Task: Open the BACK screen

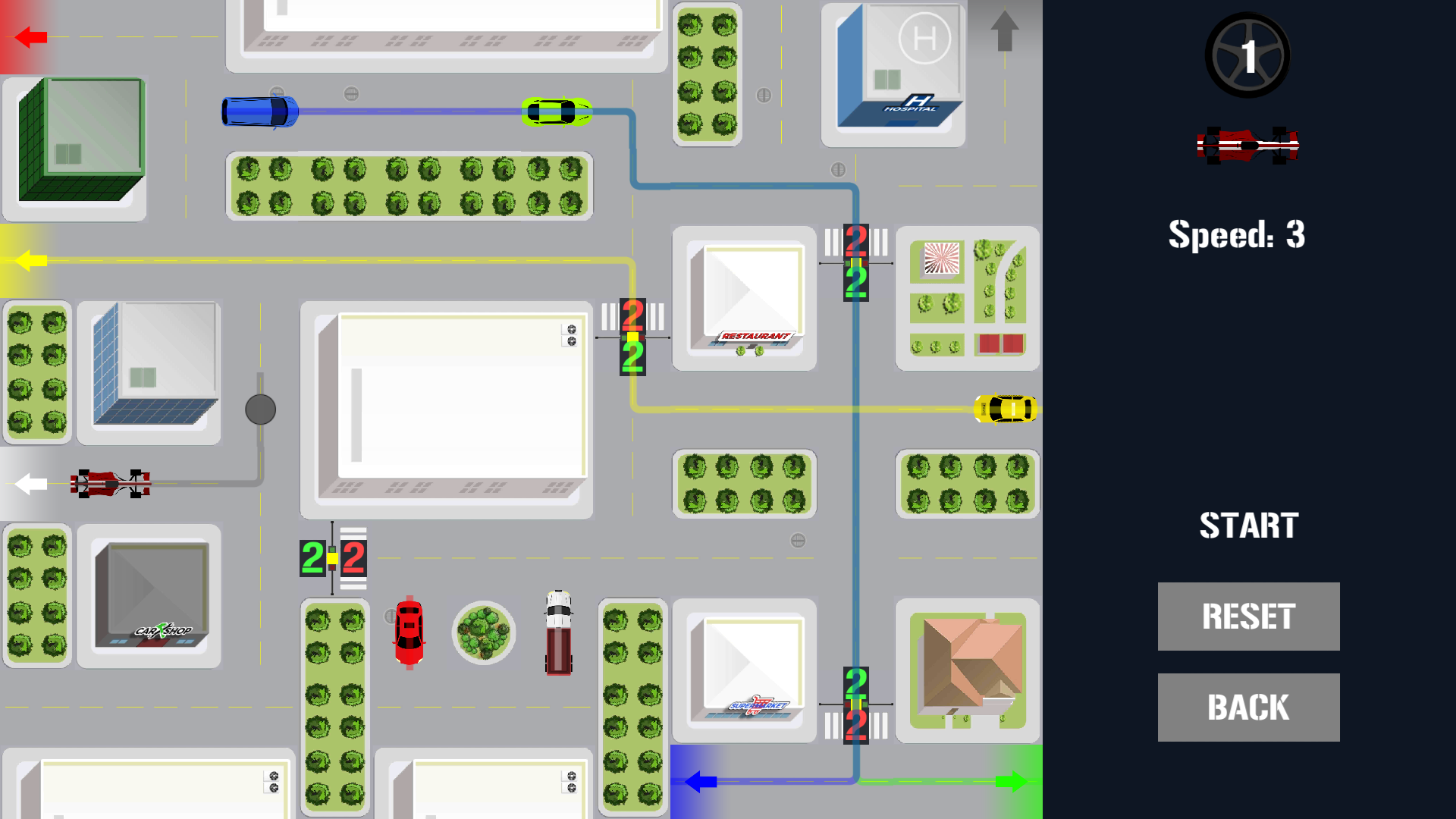Action: pyautogui.click(x=1248, y=706)
